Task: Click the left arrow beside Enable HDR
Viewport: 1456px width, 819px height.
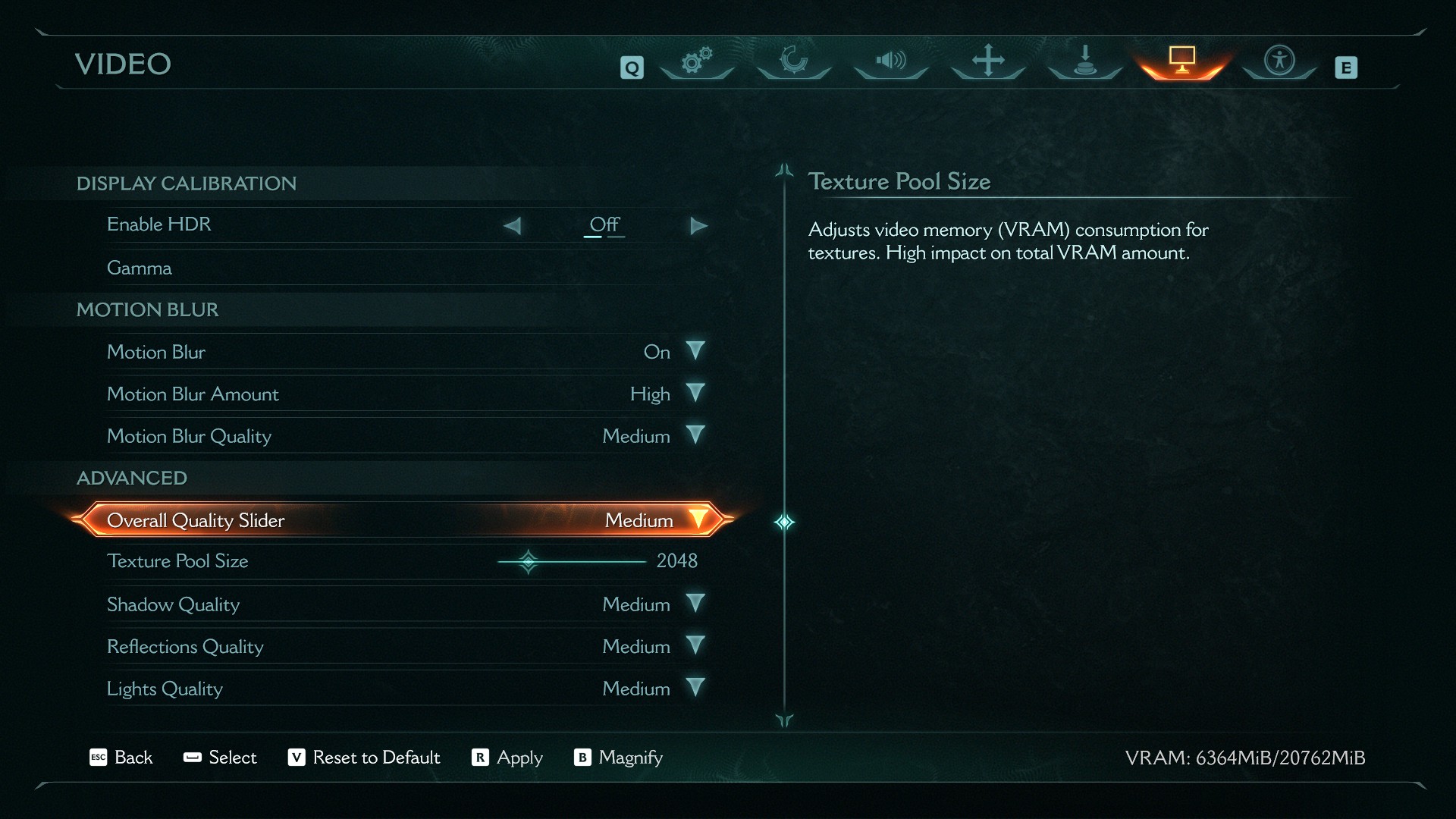Action: pos(513,226)
